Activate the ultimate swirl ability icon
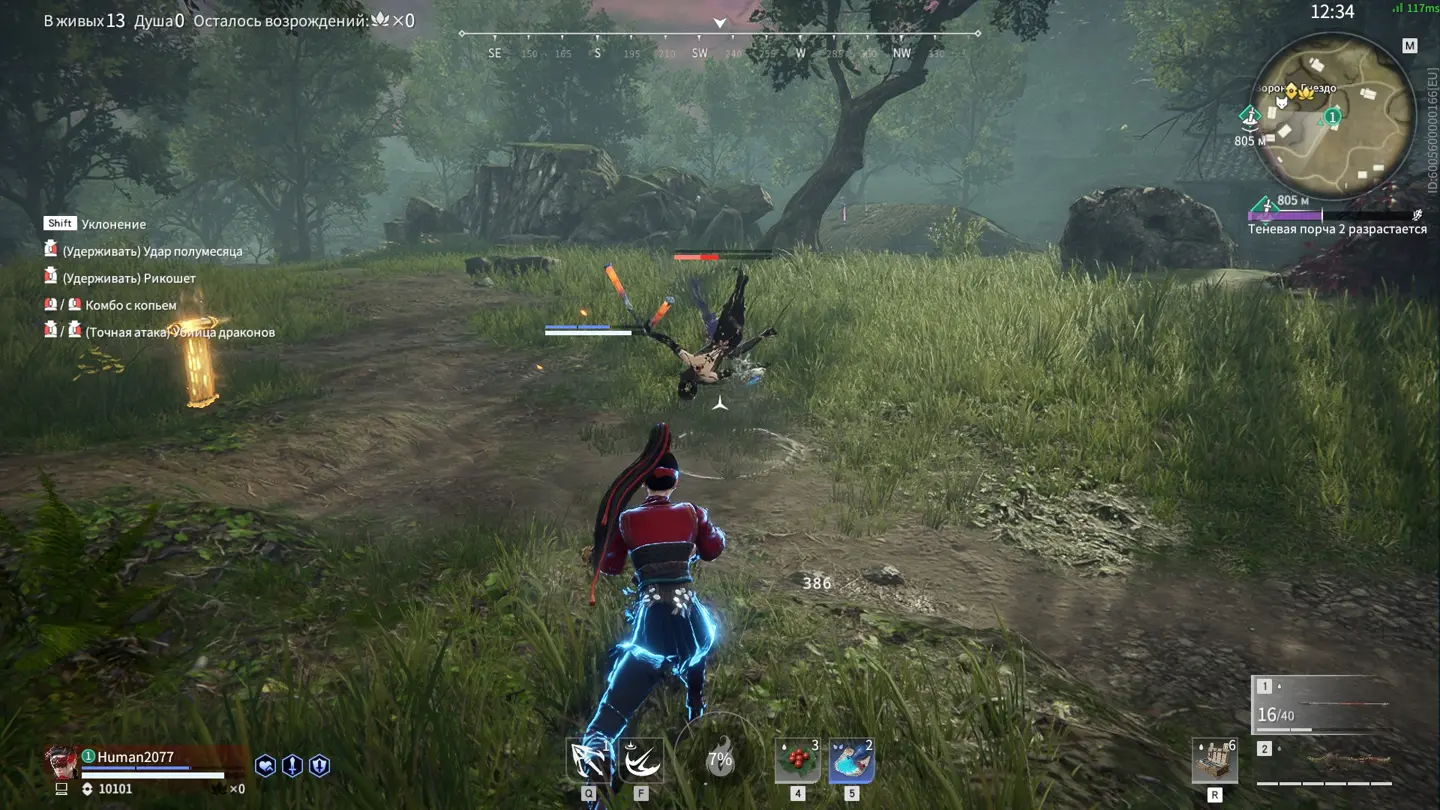This screenshot has height=810, width=1440. pos(641,761)
